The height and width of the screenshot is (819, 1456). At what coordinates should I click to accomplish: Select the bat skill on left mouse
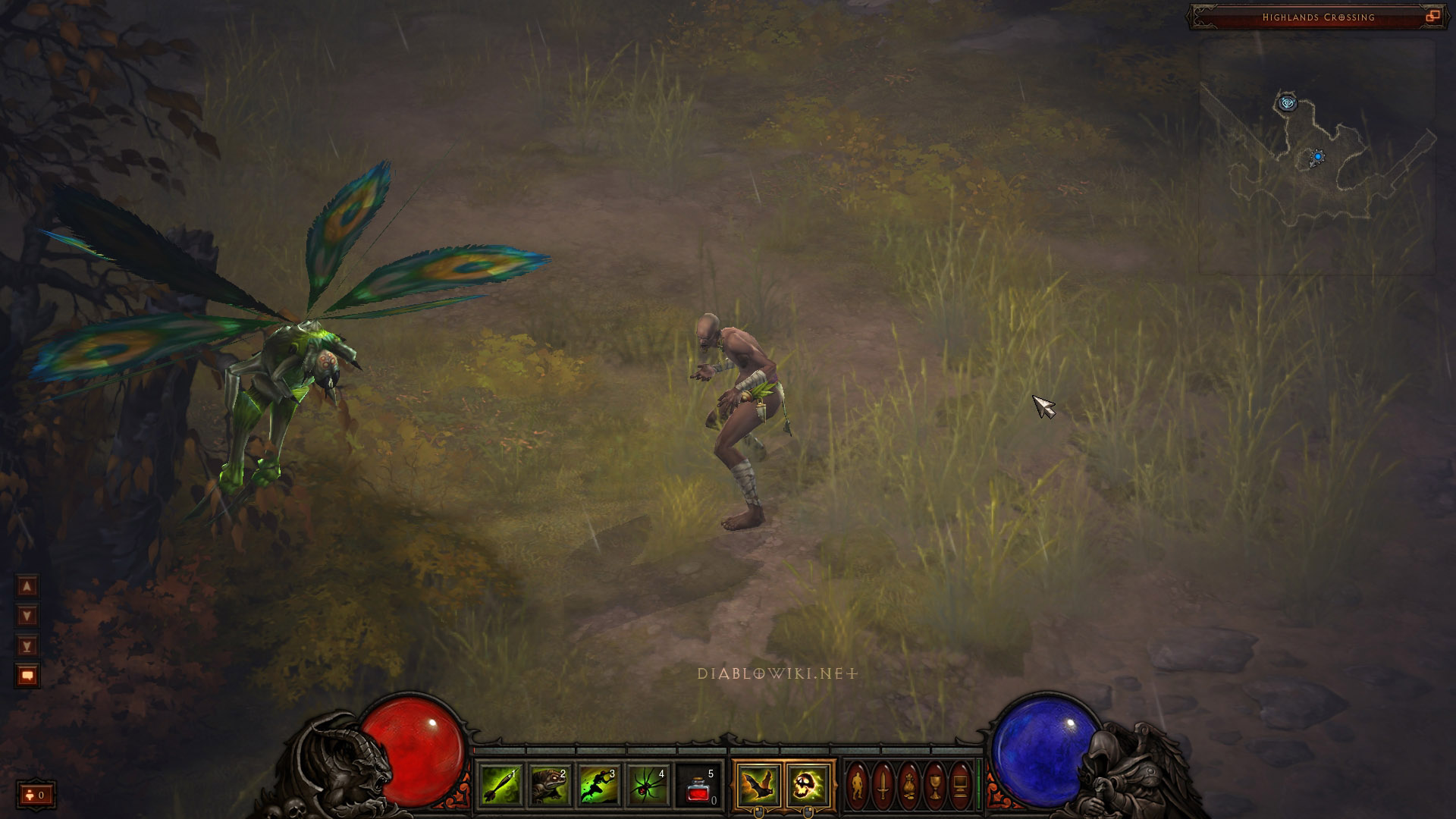pos(758,786)
